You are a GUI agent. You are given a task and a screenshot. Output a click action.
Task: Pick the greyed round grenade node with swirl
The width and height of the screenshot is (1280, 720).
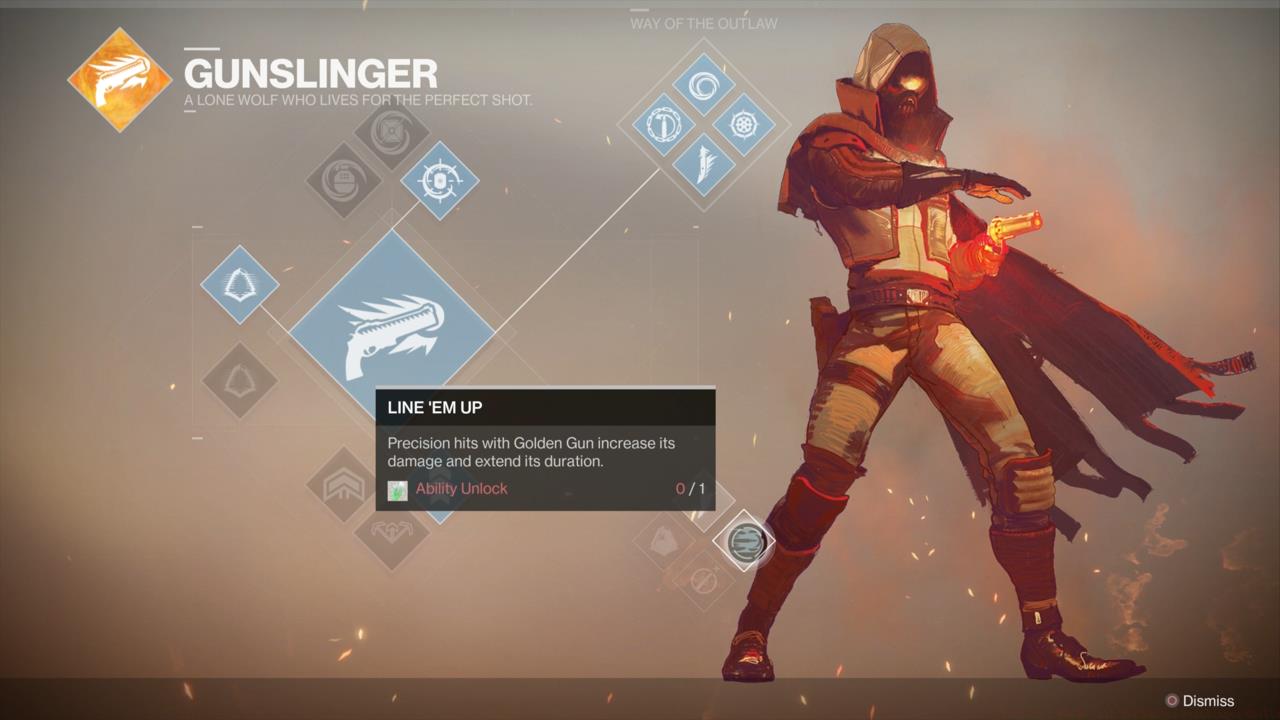click(343, 181)
